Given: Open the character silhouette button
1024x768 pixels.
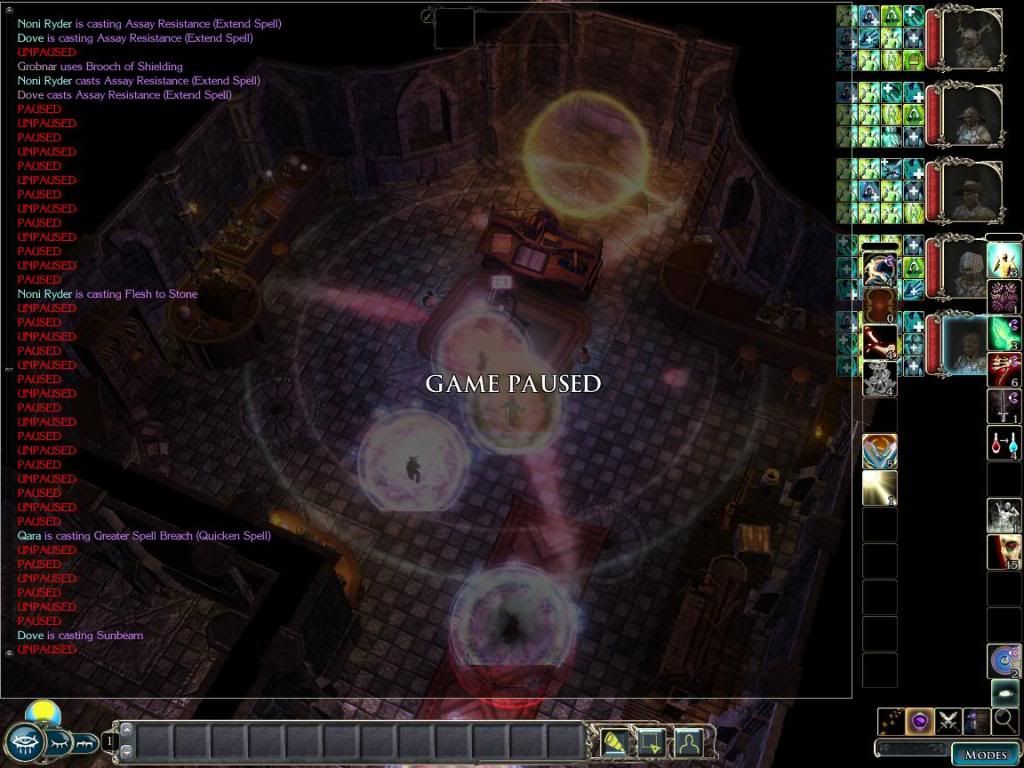Looking at the screenshot, I should click(x=687, y=742).
